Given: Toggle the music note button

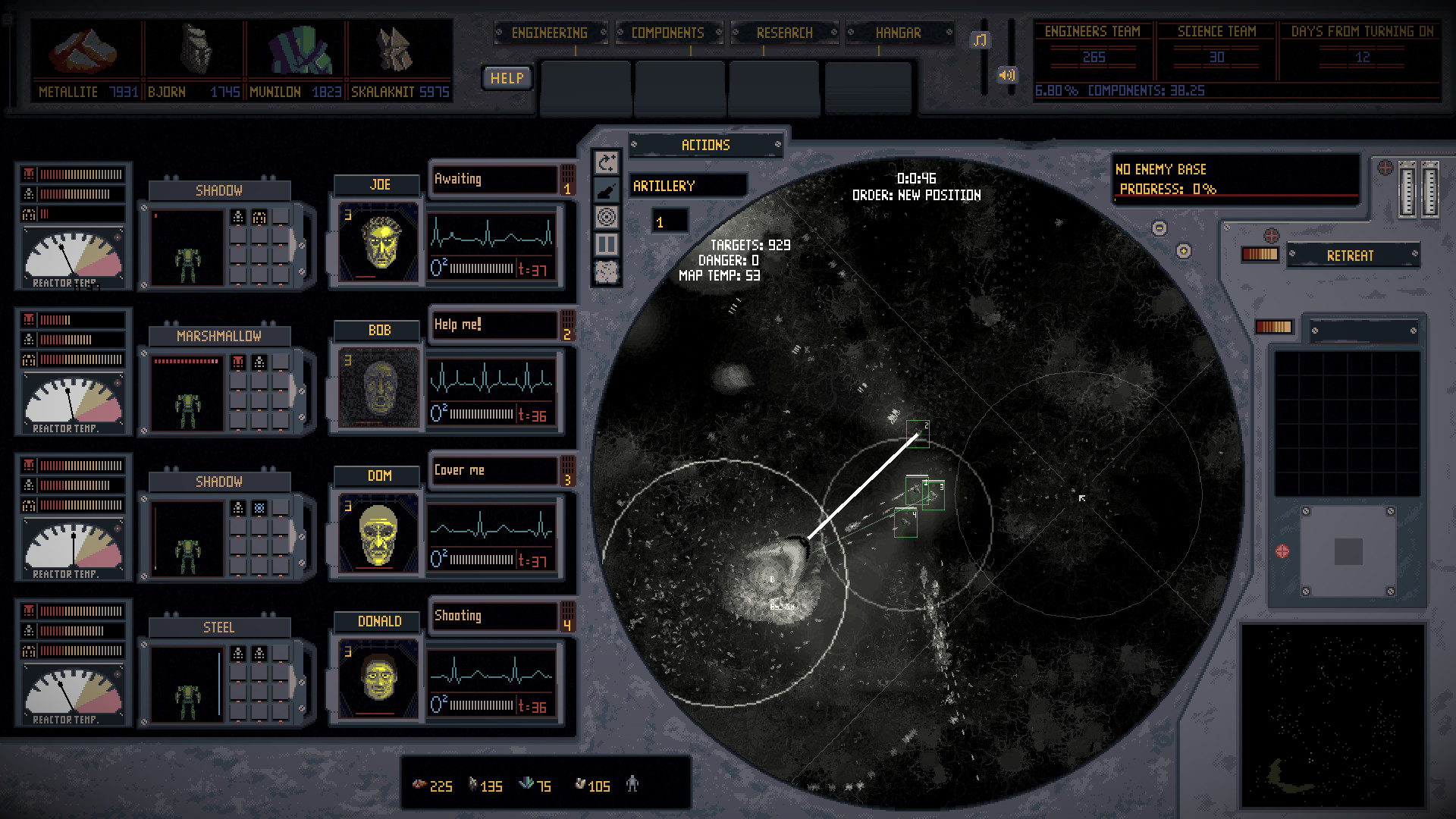Looking at the screenshot, I should 981,40.
